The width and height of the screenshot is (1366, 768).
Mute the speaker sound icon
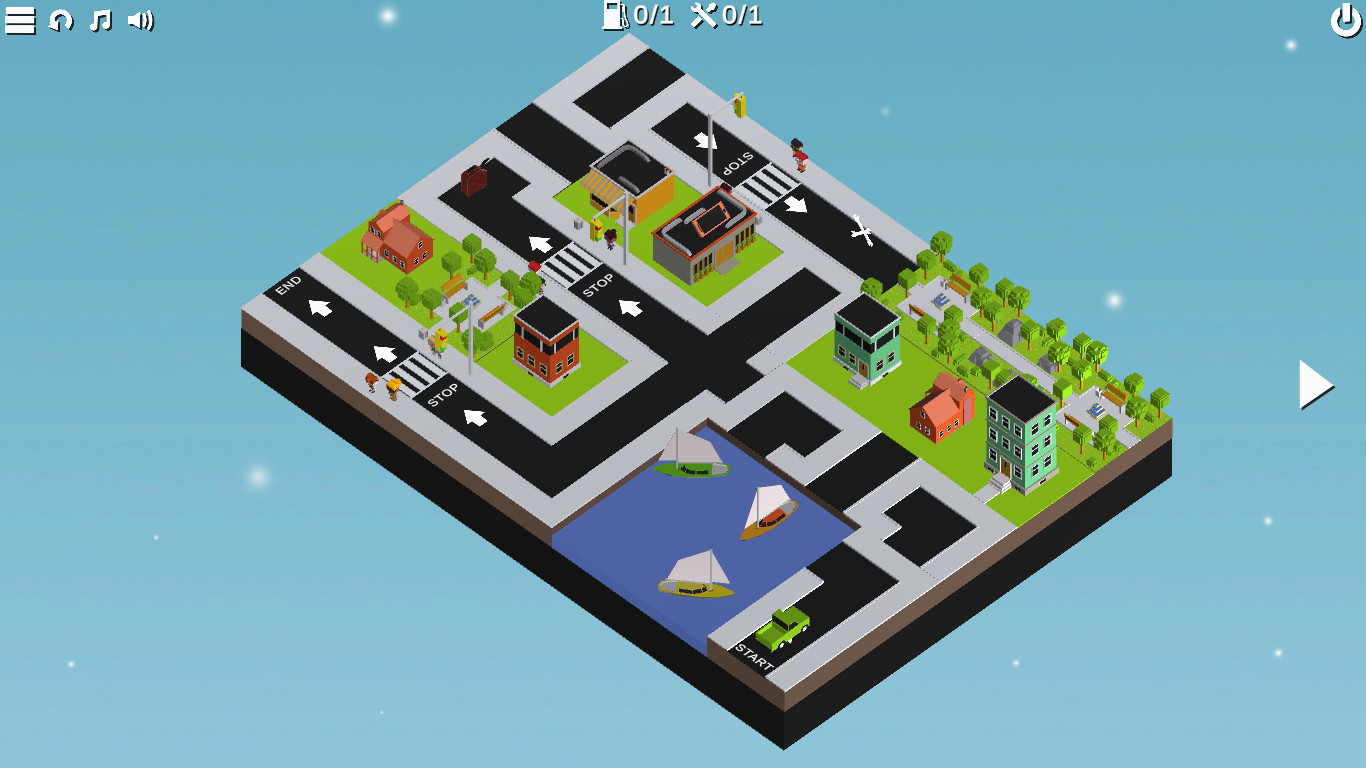coord(140,18)
